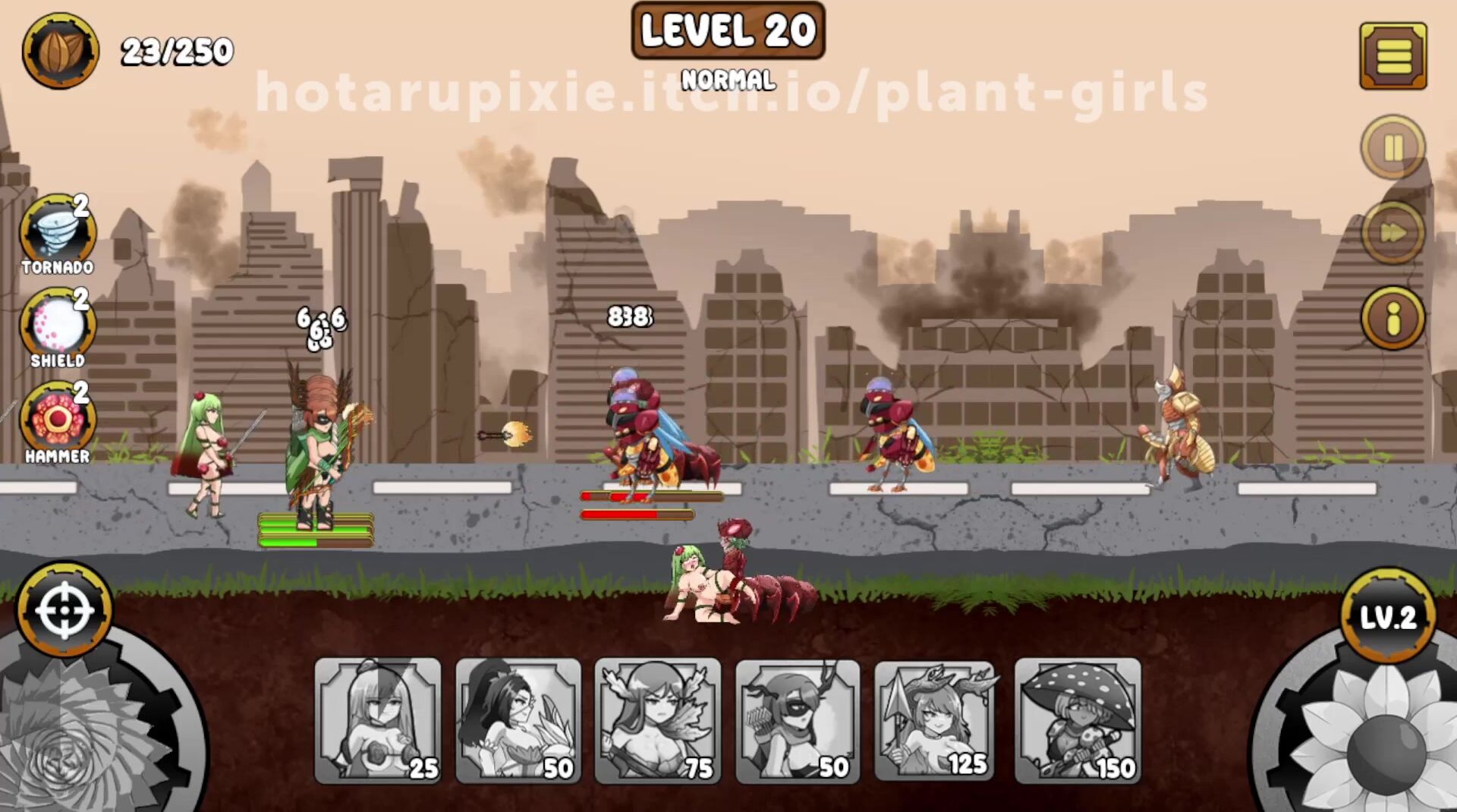The height and width of the screenshot is (812, 1457).
Task: Select the spear girl card costing 125
Action: point(937,720)
